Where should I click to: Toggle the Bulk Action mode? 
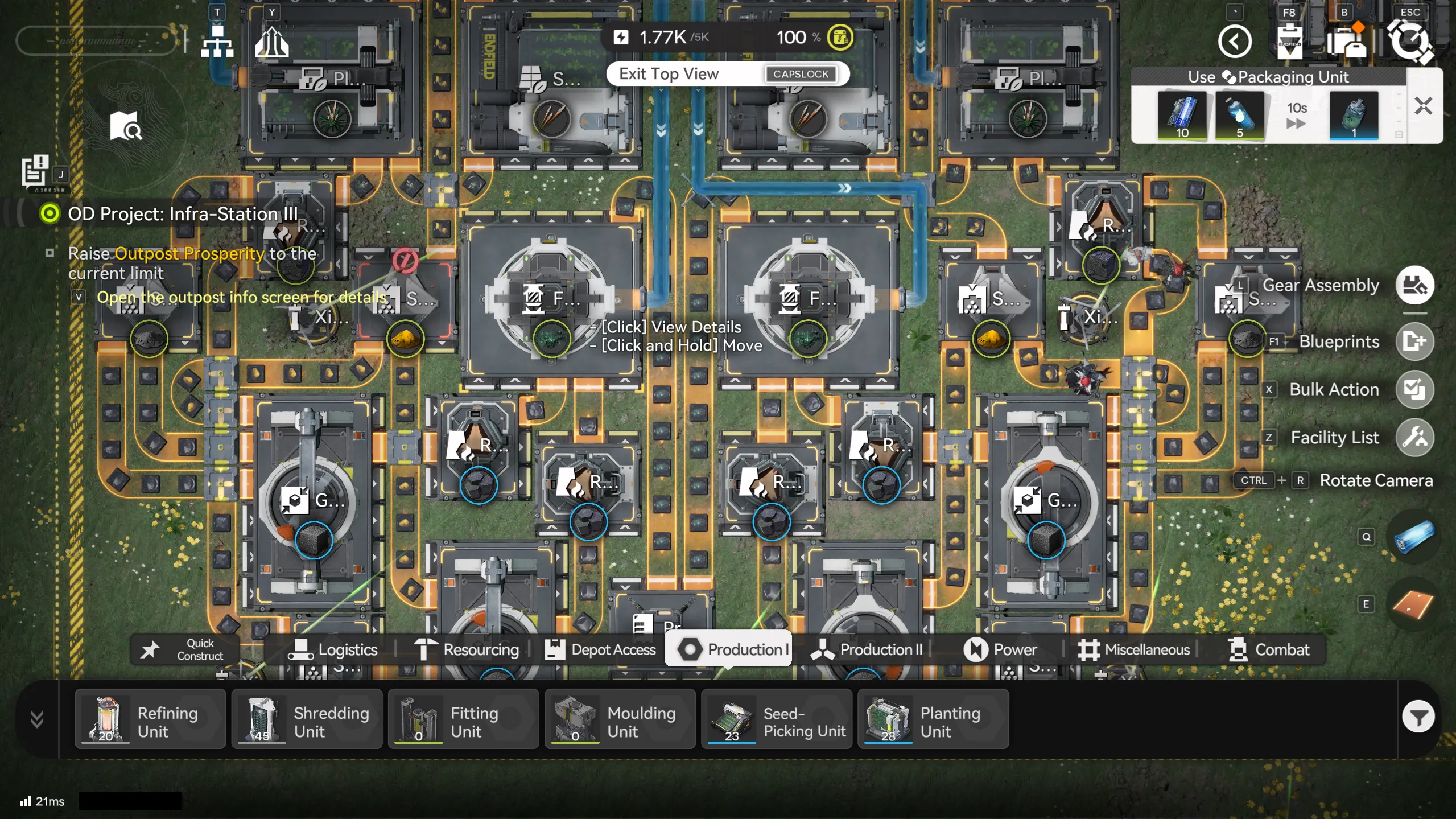pos(1414,389)
